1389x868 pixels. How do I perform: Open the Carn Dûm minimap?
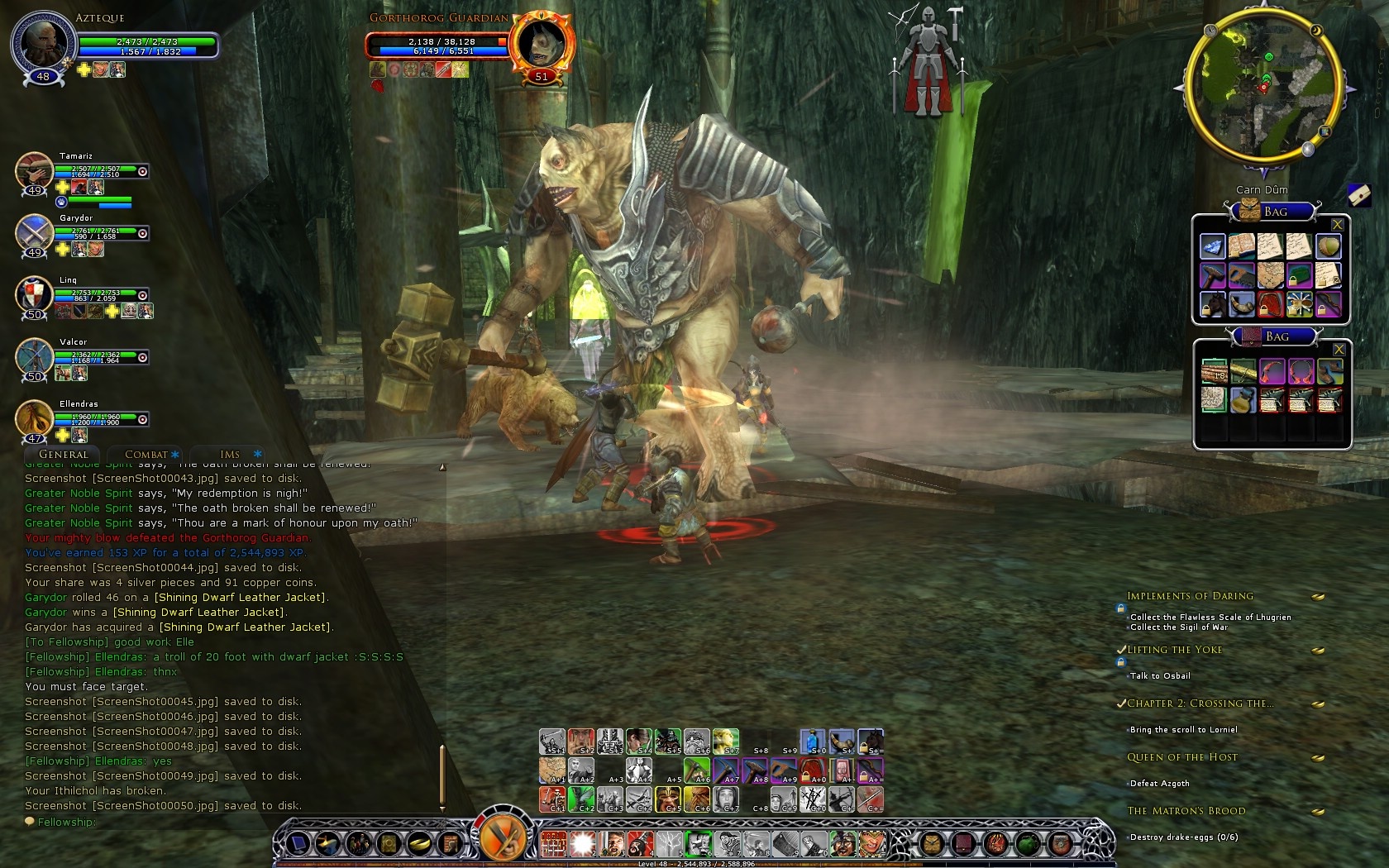[1263, 88]
